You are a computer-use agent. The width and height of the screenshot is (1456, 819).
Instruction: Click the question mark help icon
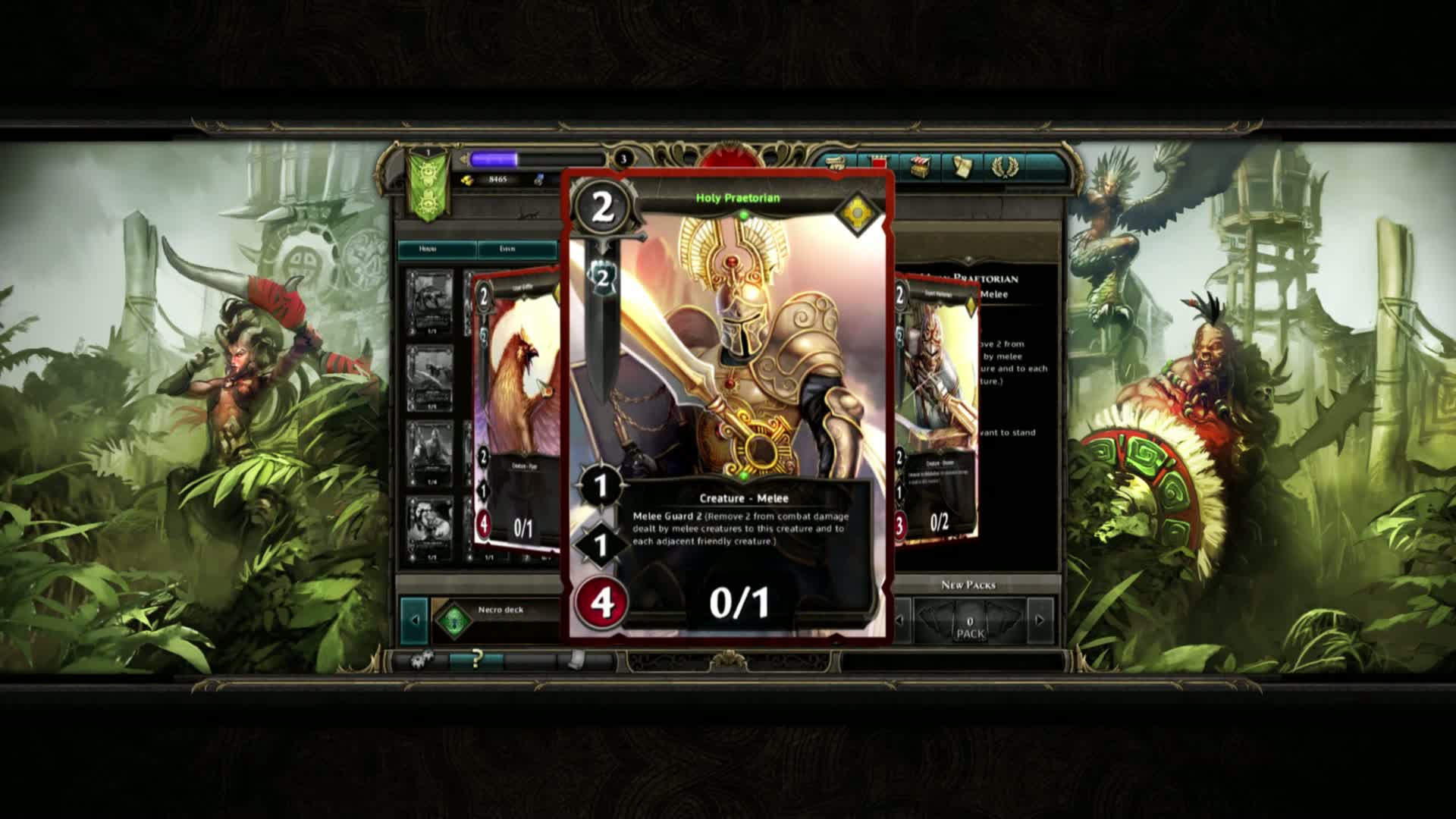click(x=477, y=660)
